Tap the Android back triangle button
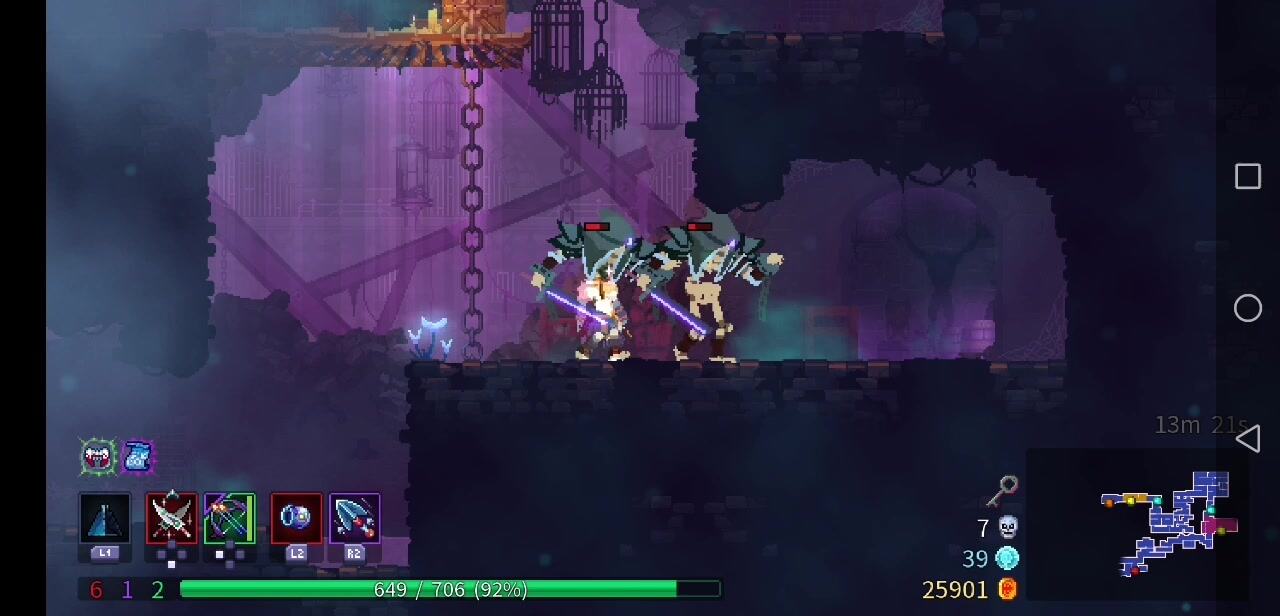Viewport: 1280px width, 616px height. tap(1247, 438)
